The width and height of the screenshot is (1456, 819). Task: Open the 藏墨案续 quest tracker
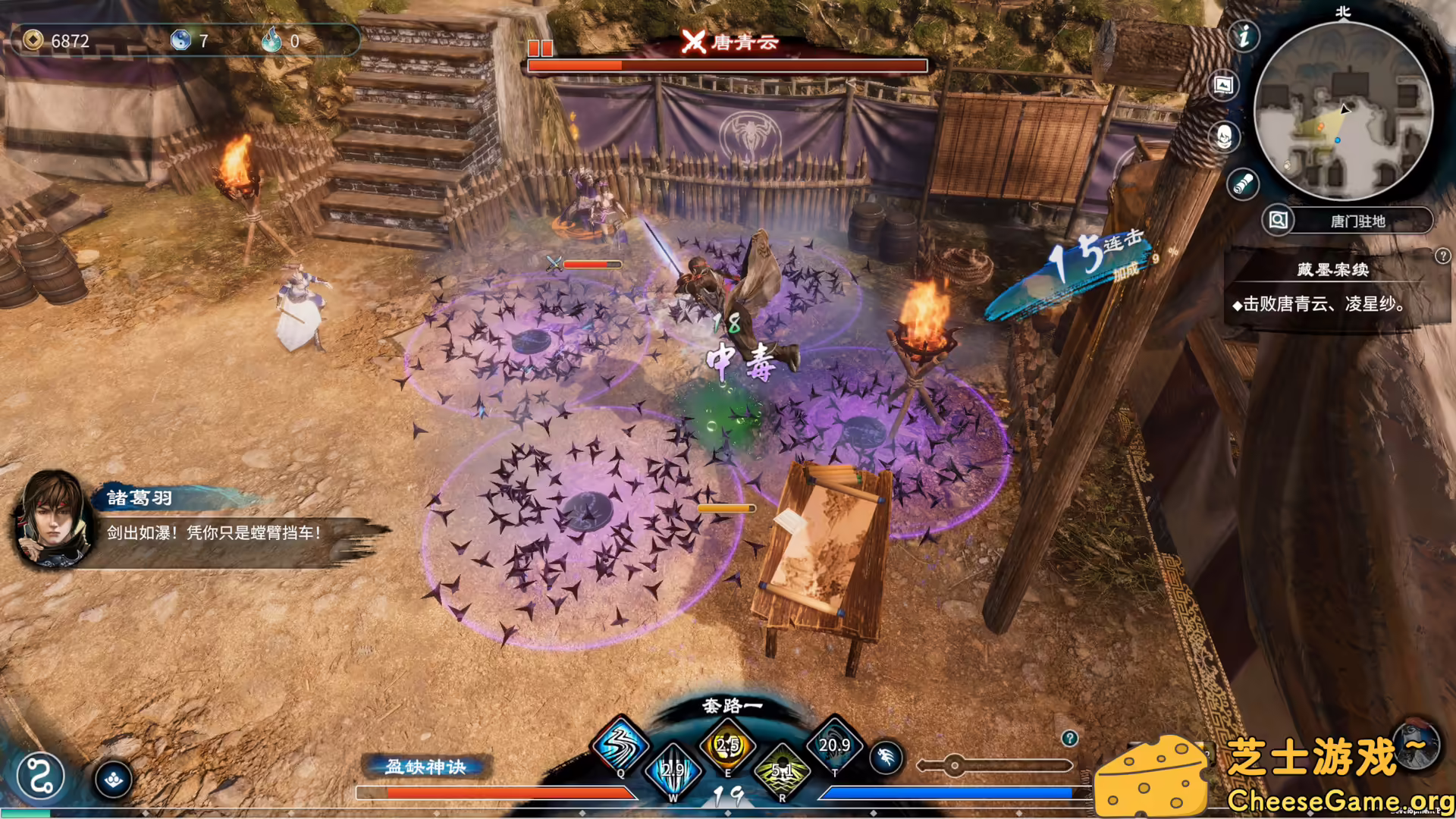[1332, 270]
